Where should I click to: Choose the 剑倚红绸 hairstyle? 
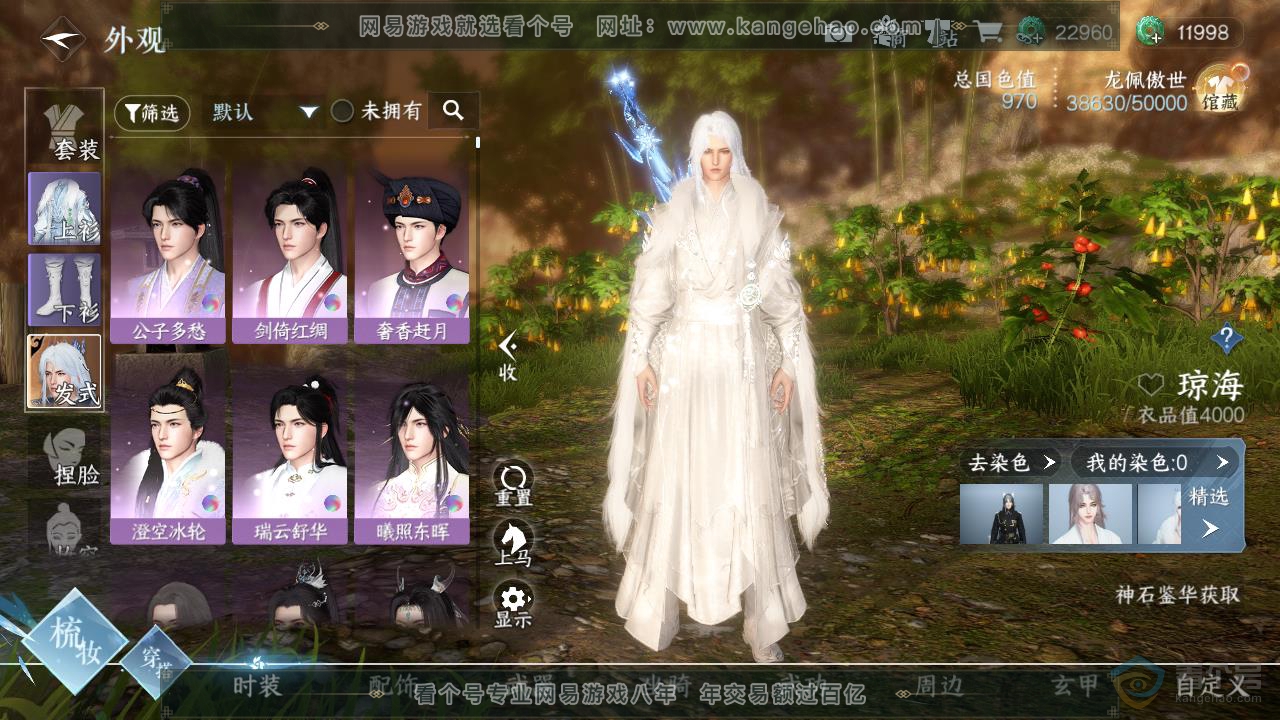tap(290, 256)
